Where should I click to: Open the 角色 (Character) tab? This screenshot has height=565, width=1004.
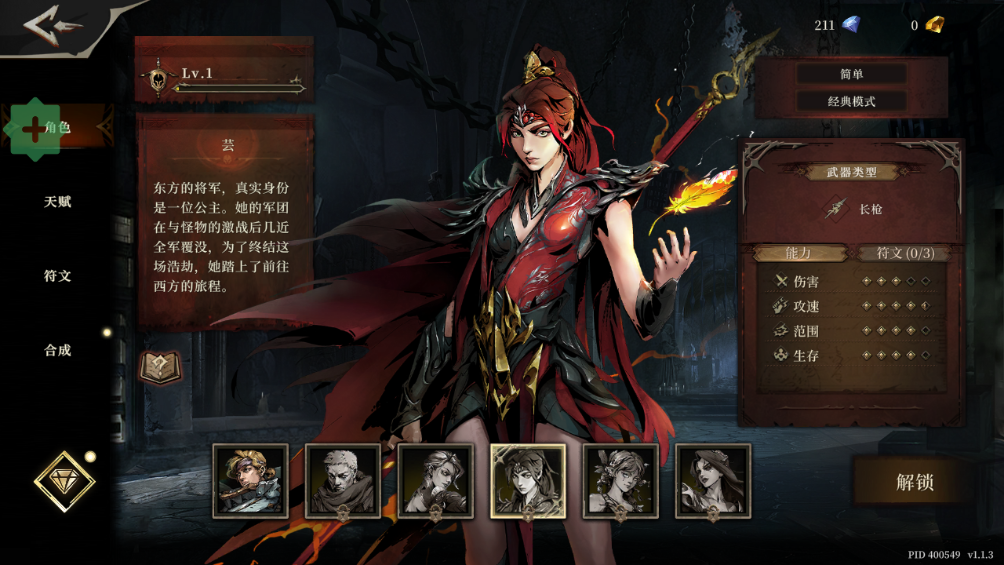[x=57, y=127]
